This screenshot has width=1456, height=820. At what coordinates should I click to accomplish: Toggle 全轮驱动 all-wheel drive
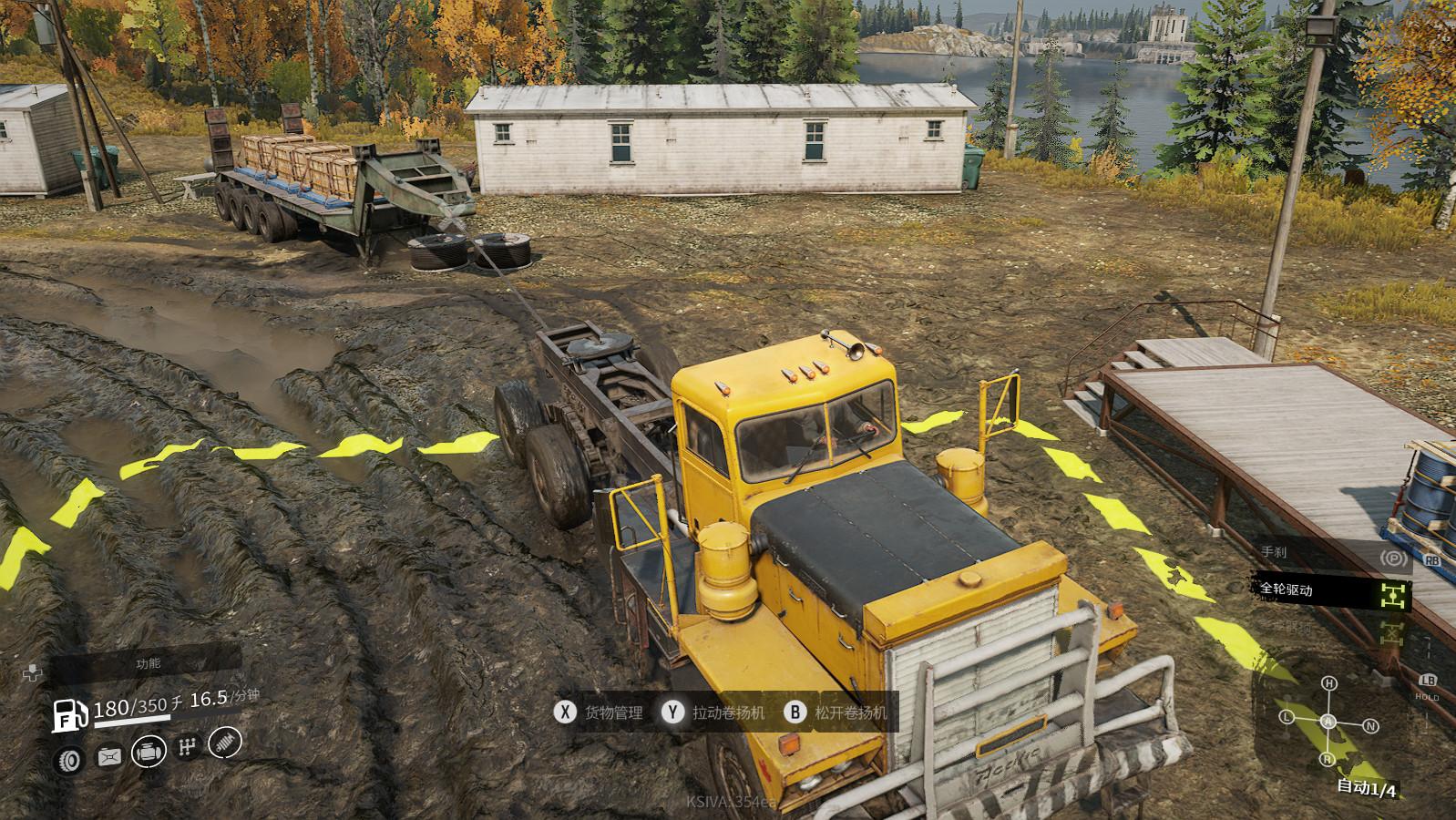pos(1392,596)
